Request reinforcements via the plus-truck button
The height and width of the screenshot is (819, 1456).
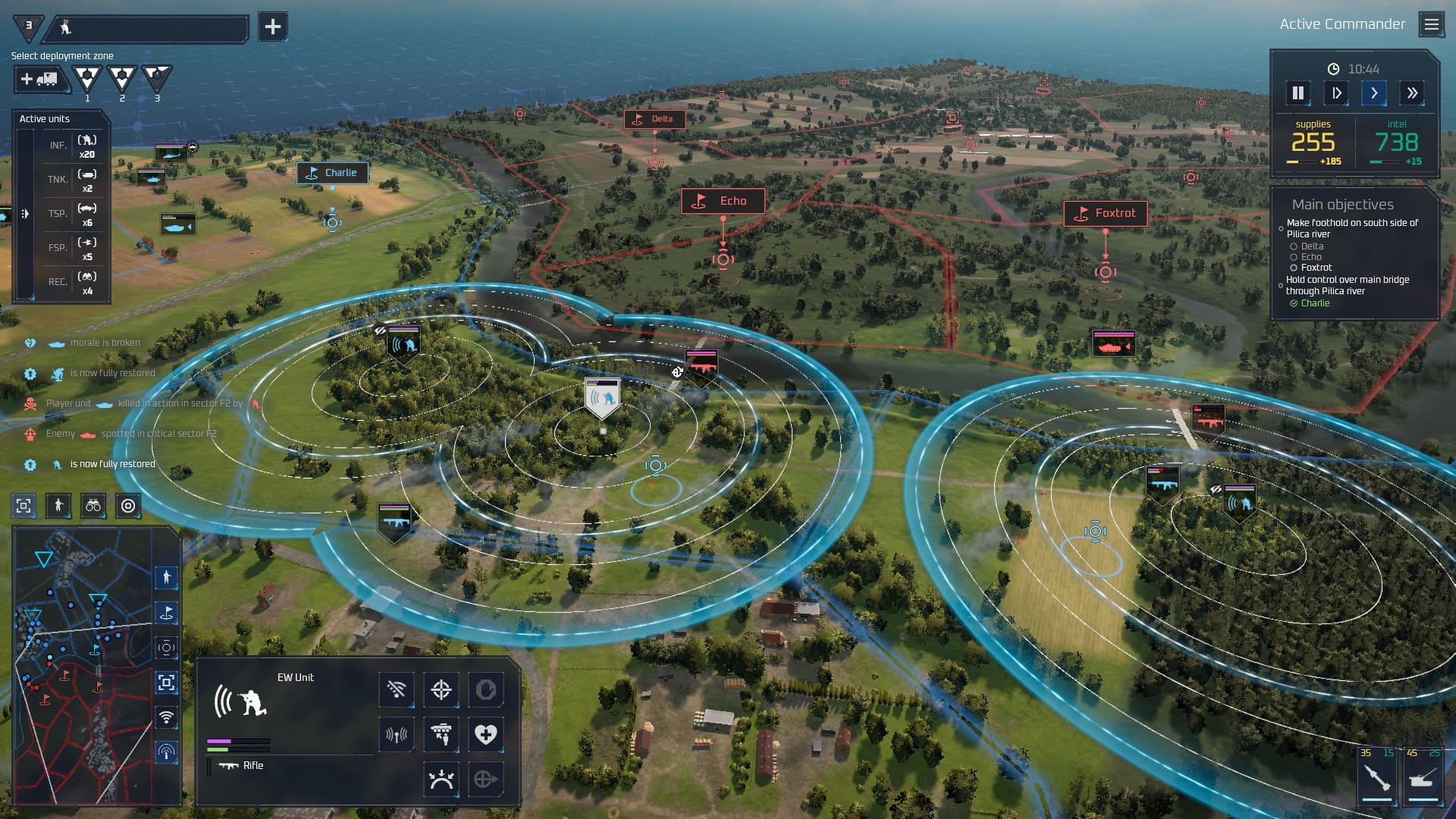pos(39,79)
